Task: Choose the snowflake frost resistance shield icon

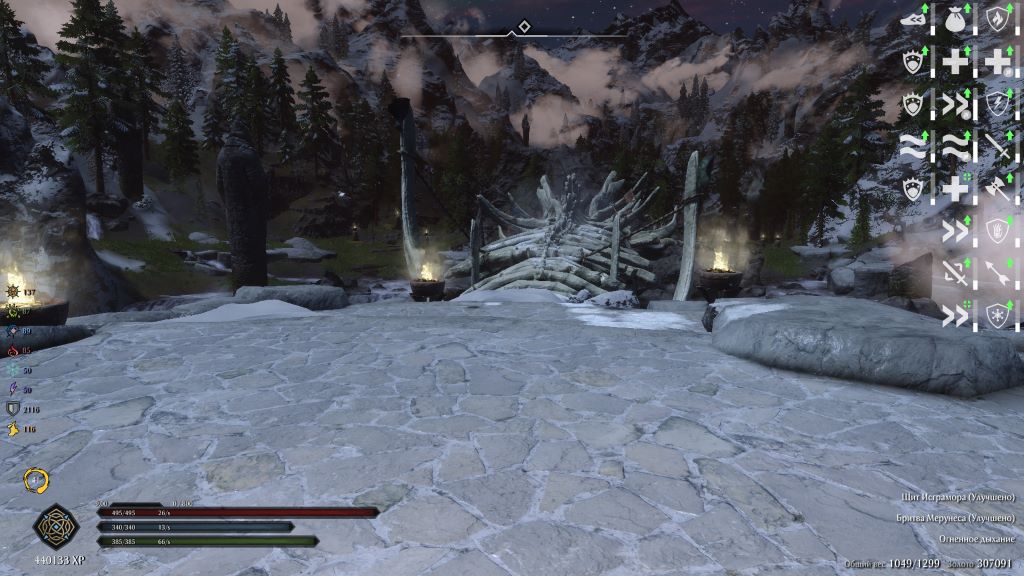Action: click(997, 314)
